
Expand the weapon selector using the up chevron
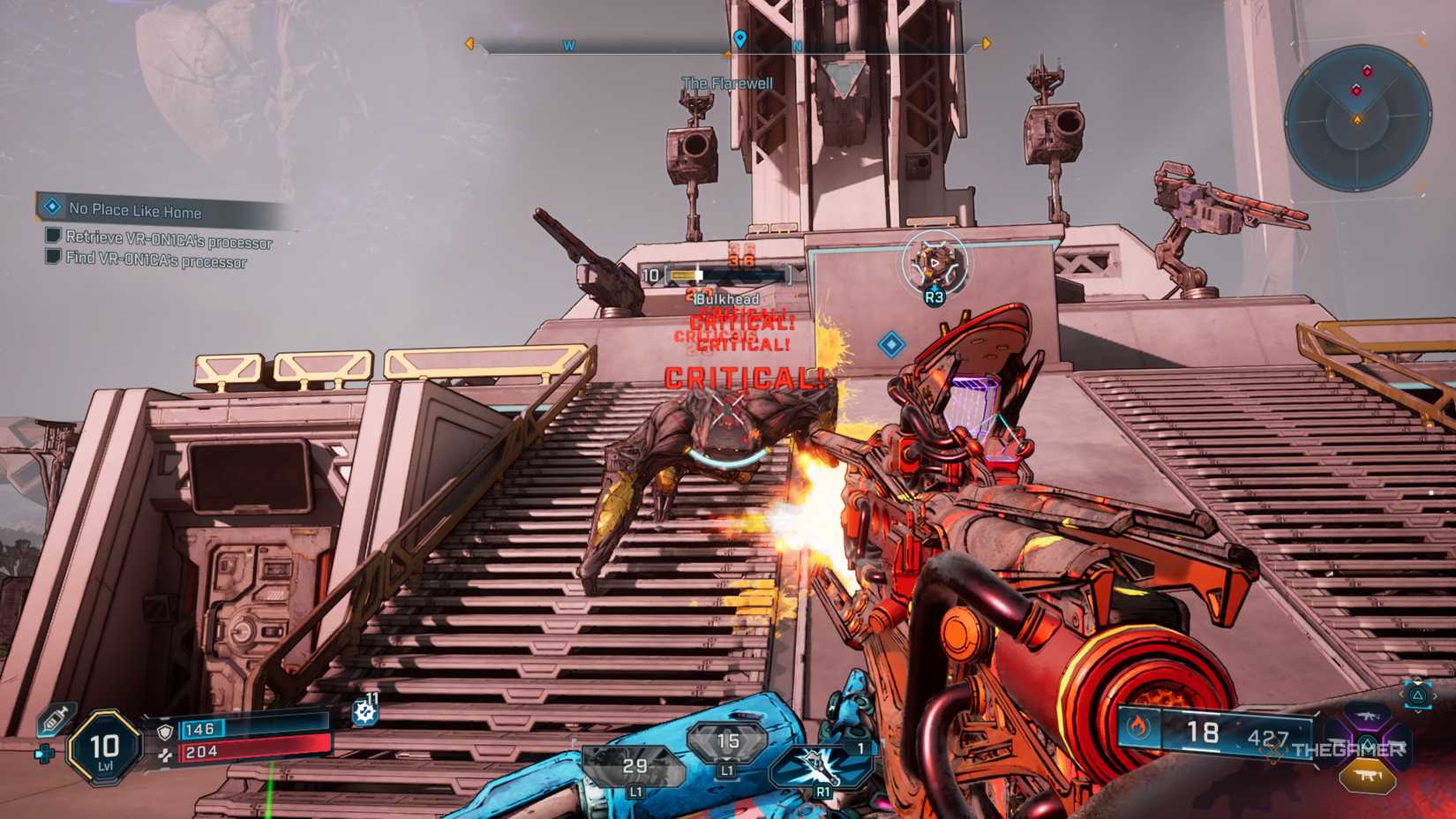(1418, 680)
